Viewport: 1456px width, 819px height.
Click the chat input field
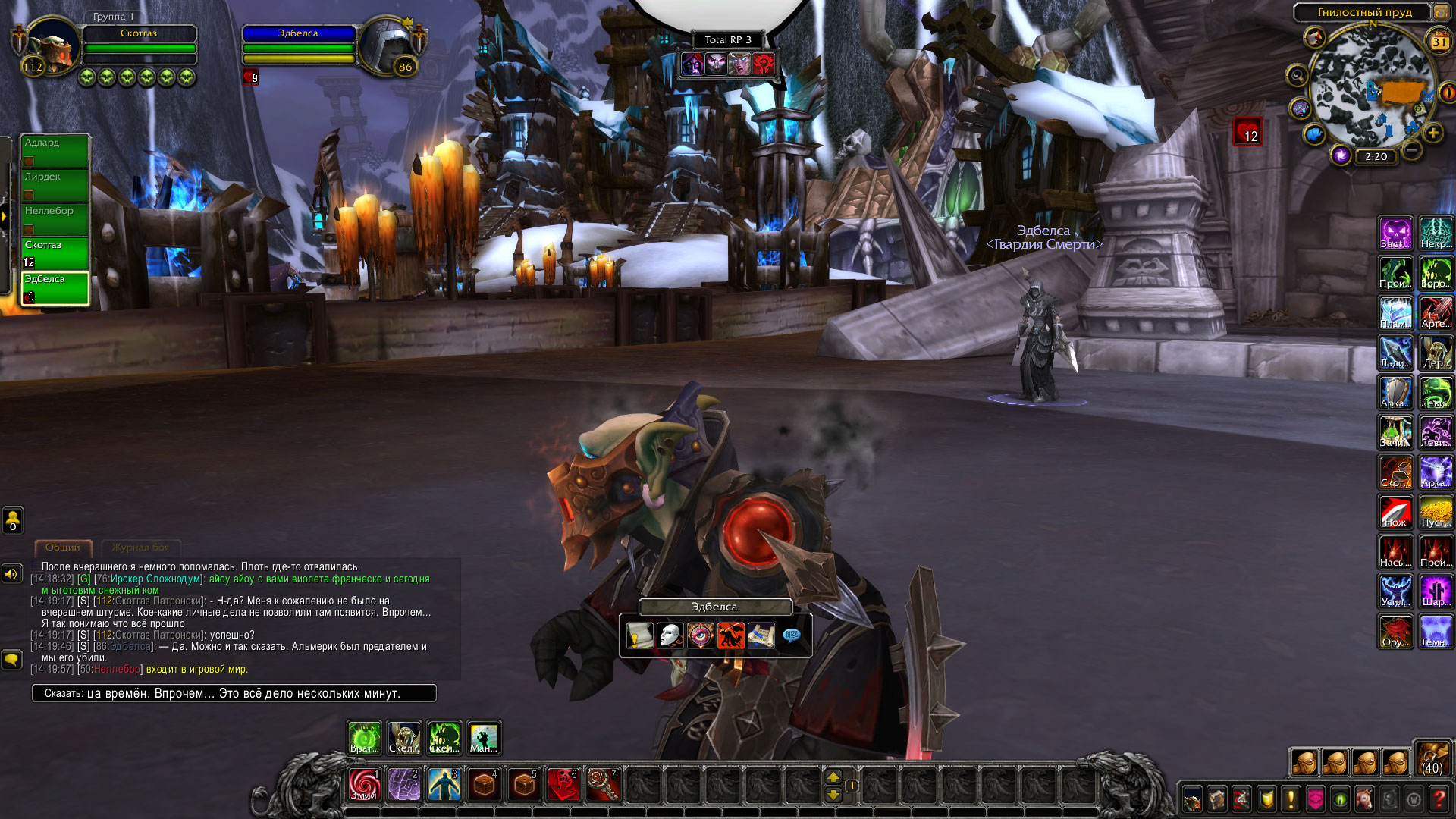[x=234, y=693]
